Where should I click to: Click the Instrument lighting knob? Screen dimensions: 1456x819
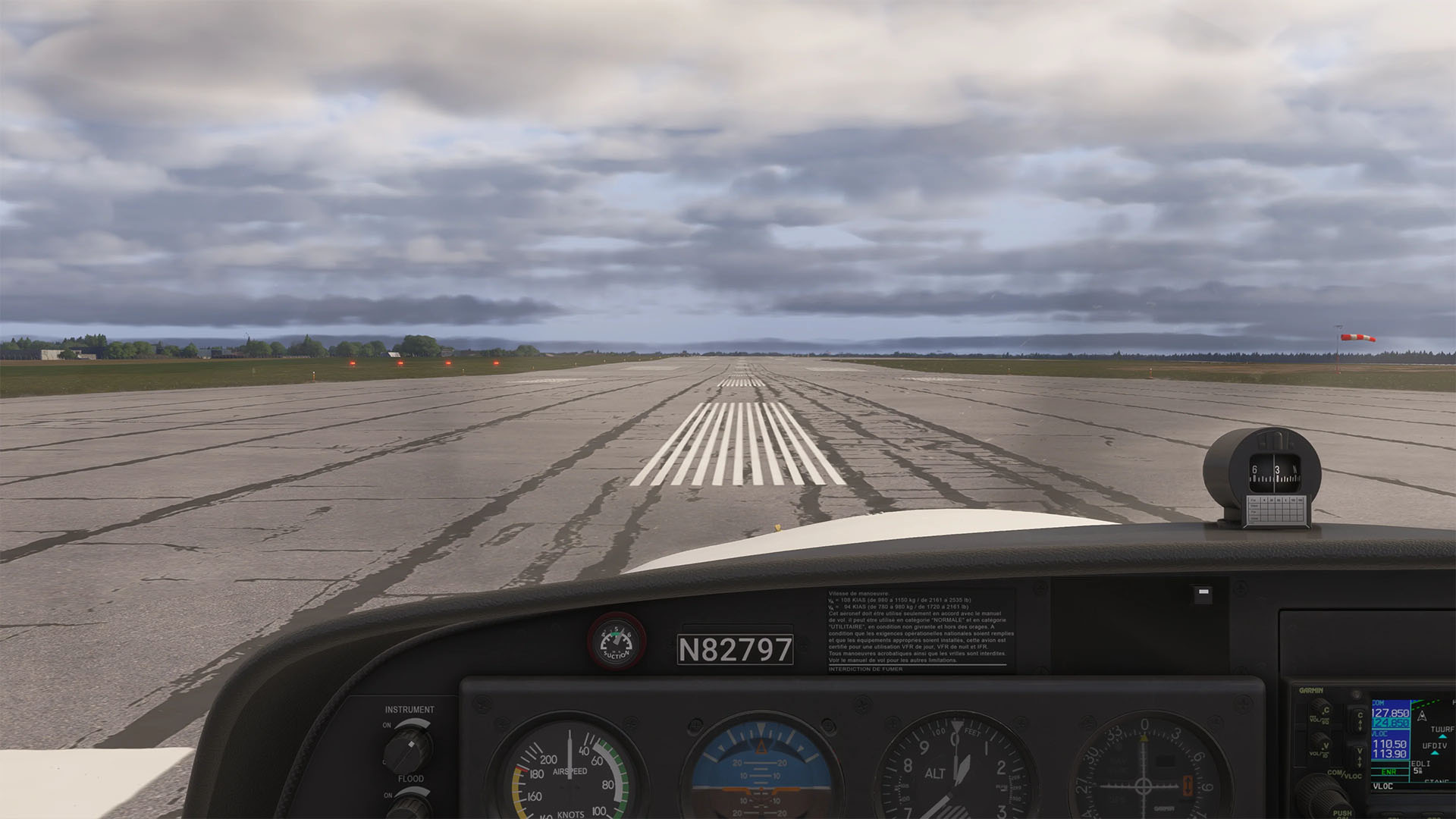click(408, 748)
